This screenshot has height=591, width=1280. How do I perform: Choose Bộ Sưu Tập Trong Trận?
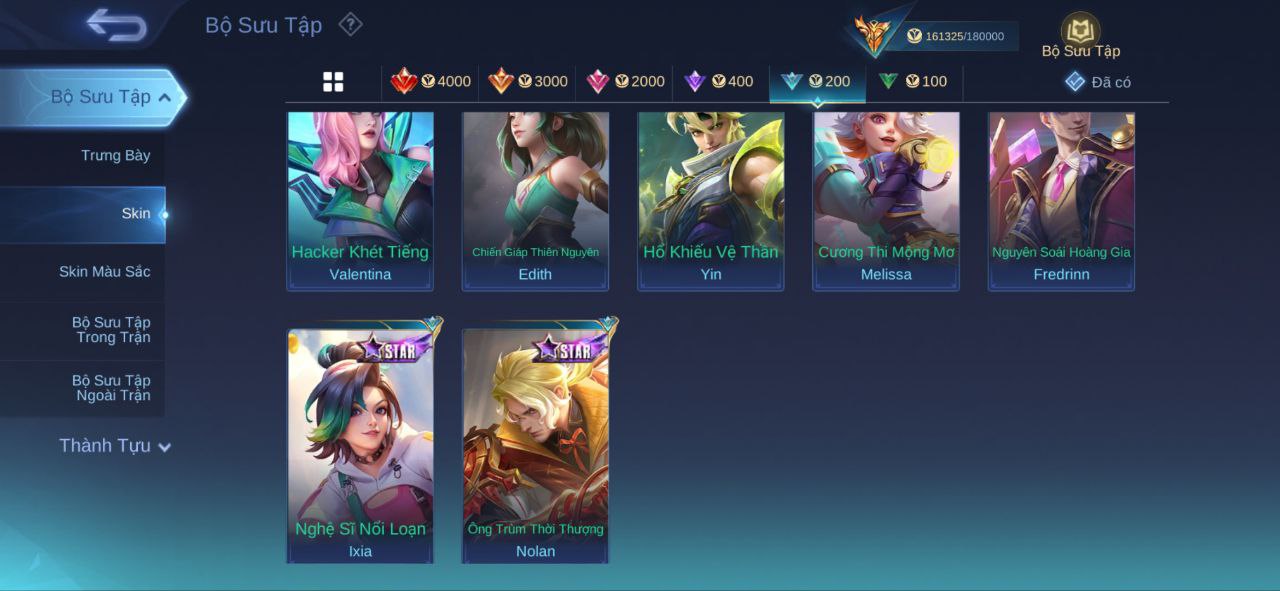110,329
